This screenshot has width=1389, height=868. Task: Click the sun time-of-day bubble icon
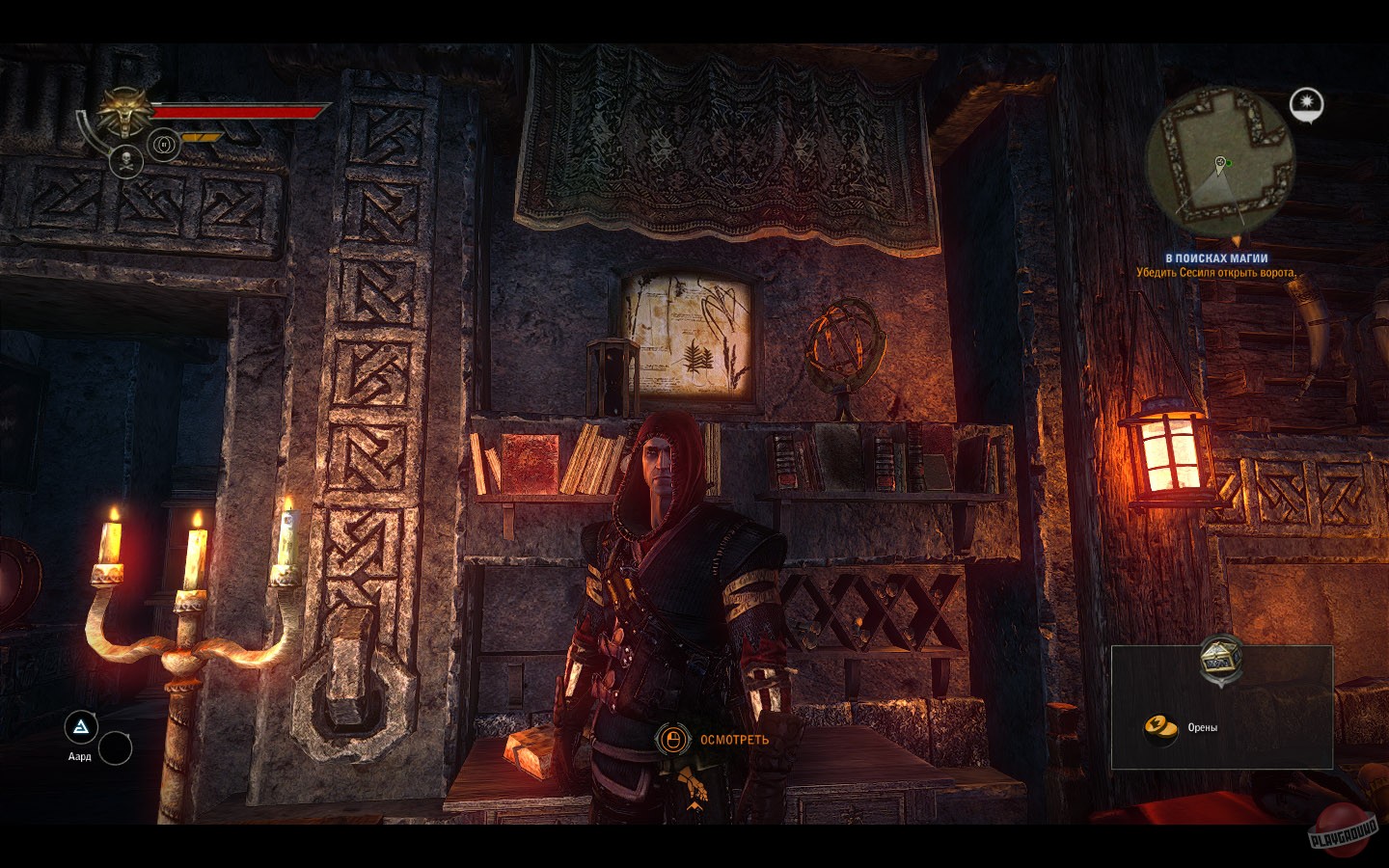[x=1306, y=101]
